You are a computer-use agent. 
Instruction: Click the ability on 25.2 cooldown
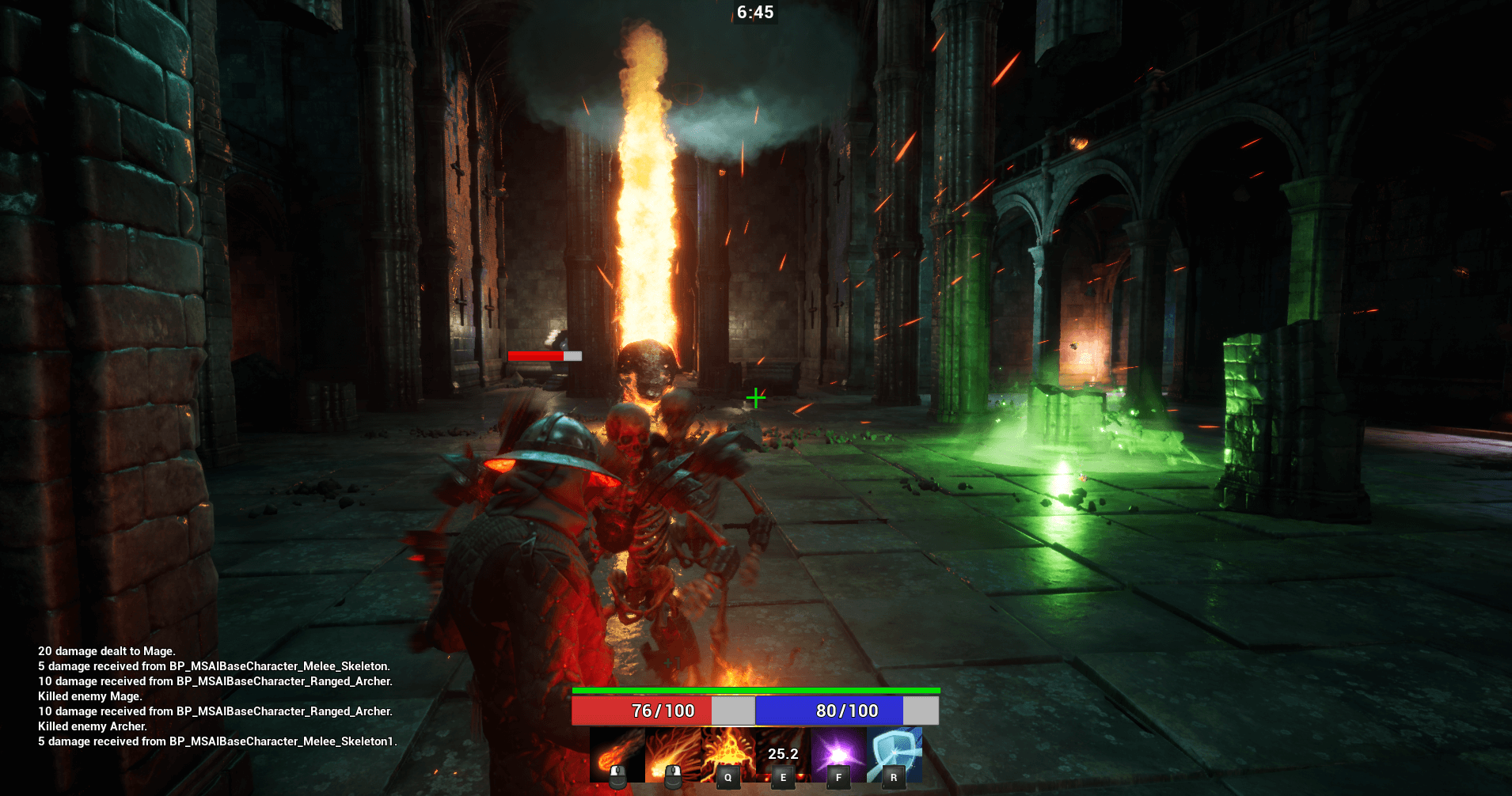pyautogui.click(x=783, y=756)
